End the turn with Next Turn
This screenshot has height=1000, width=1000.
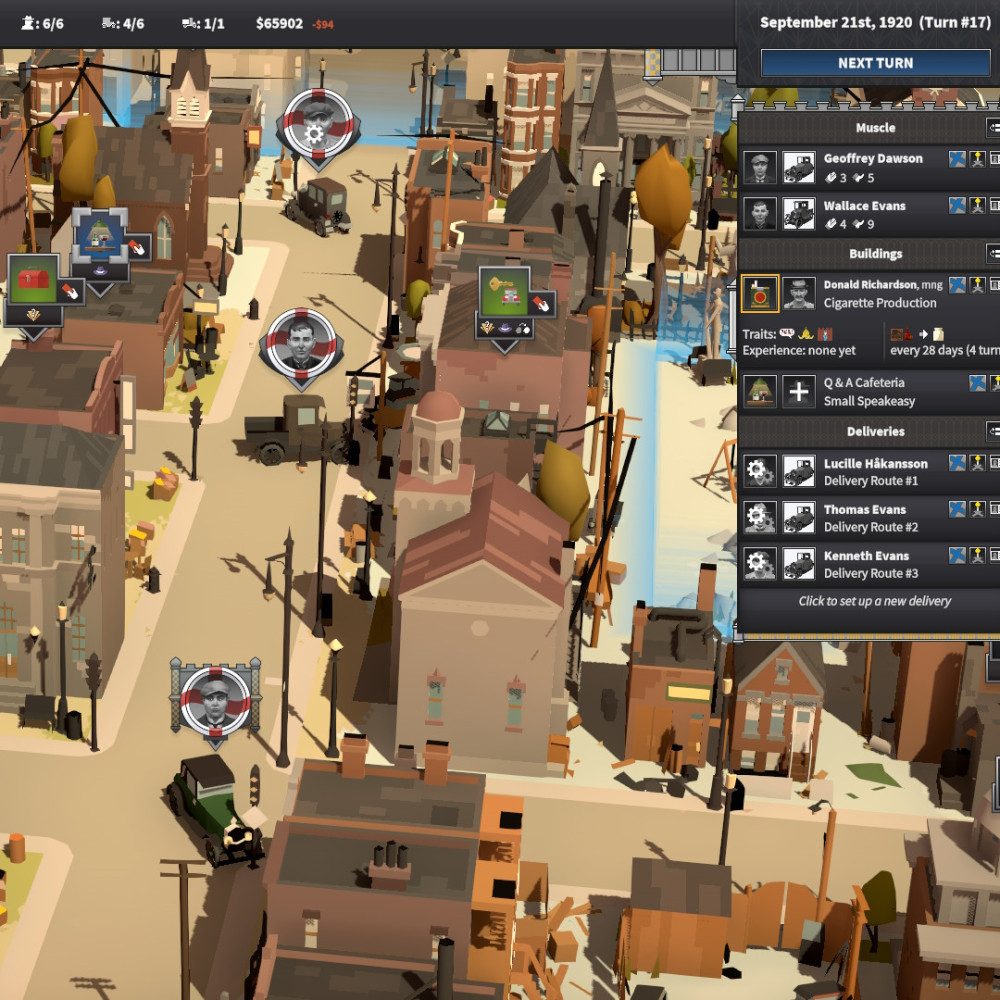[x=875, y=63]
